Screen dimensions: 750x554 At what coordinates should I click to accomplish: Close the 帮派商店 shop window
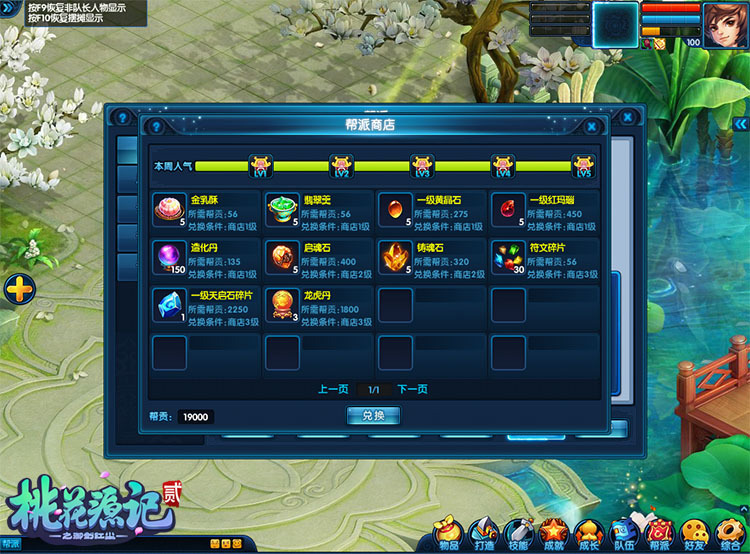coord(592,126)
